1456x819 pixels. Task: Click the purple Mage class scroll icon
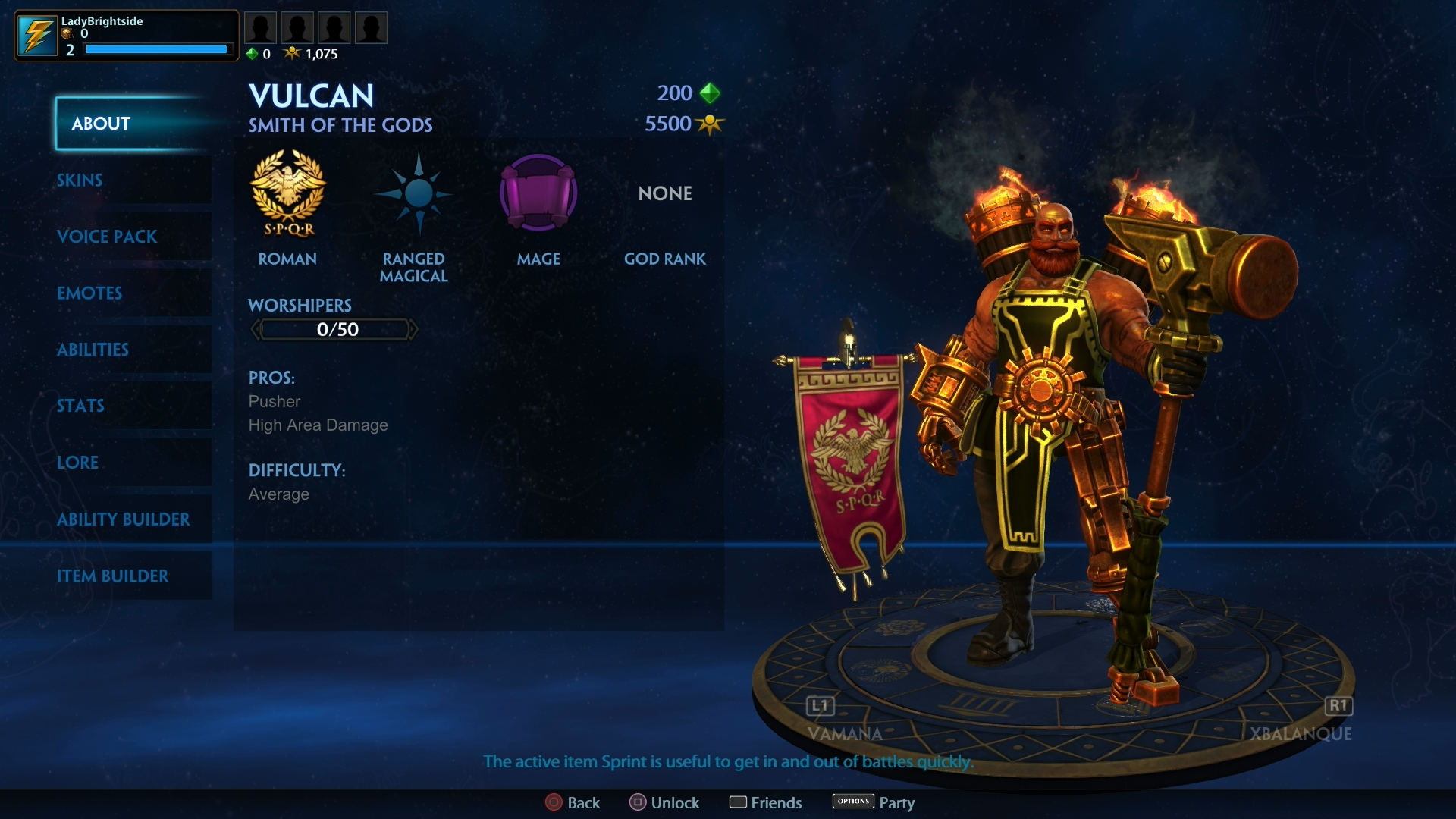point(538,193)
